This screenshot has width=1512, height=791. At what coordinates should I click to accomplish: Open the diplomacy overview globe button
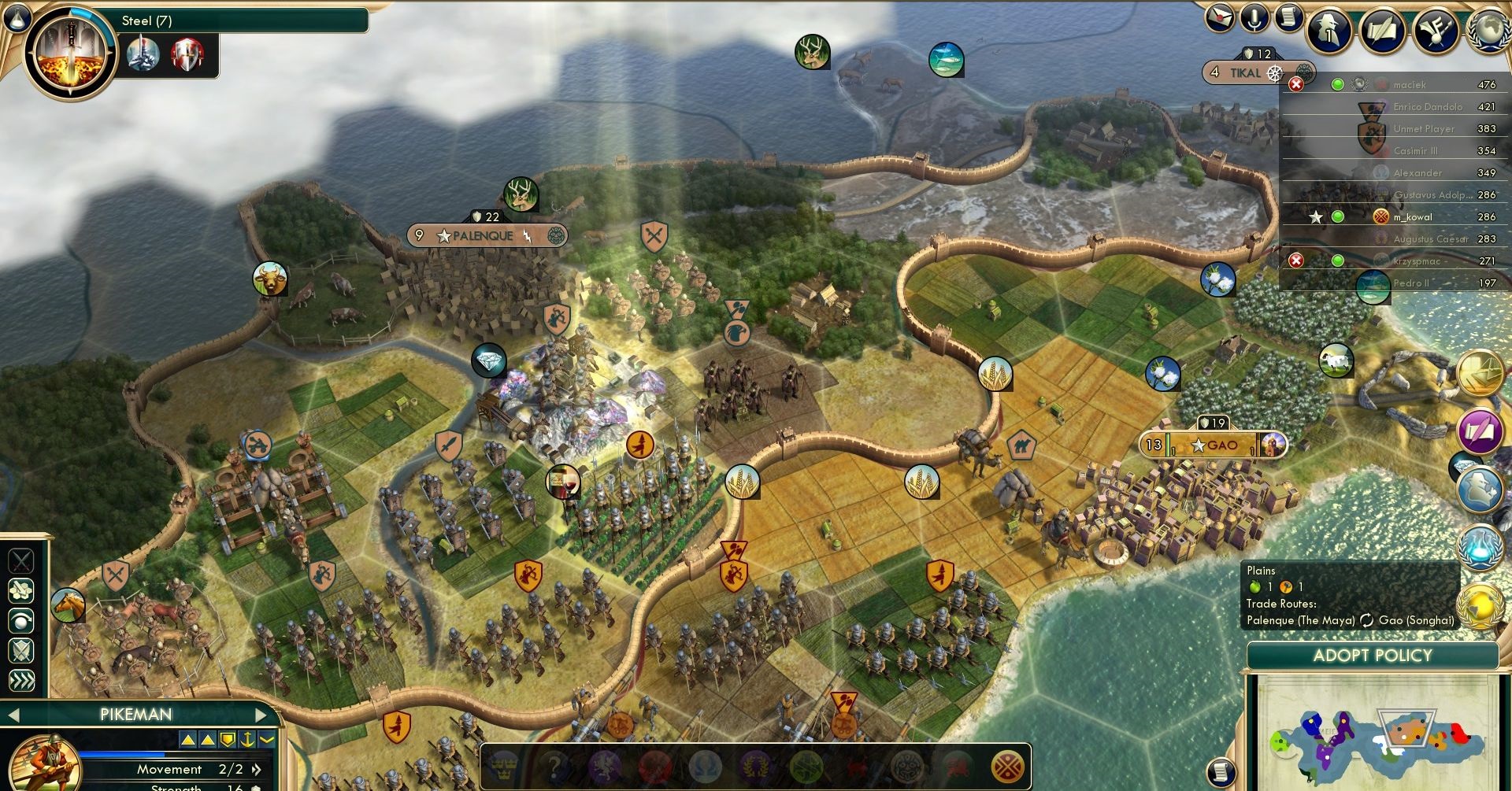pos(1490,30)
